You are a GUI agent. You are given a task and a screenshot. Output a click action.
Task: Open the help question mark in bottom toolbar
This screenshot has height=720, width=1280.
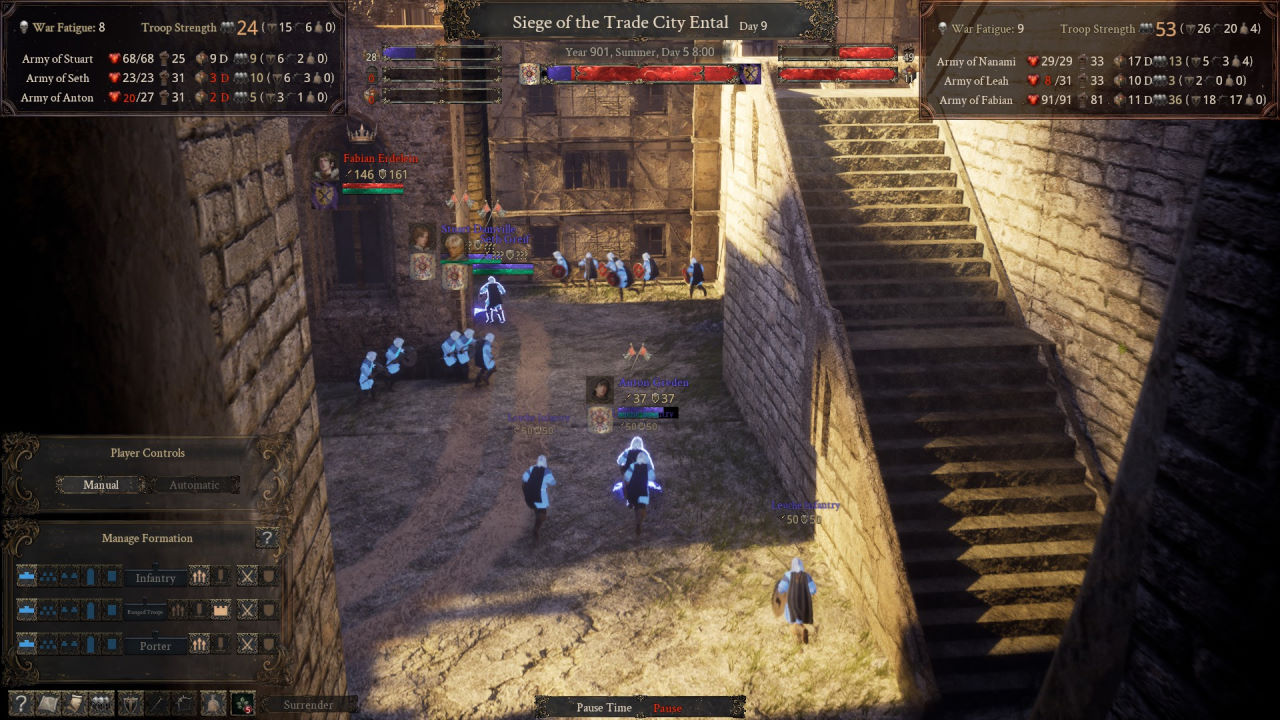click(x=20, y=704)
